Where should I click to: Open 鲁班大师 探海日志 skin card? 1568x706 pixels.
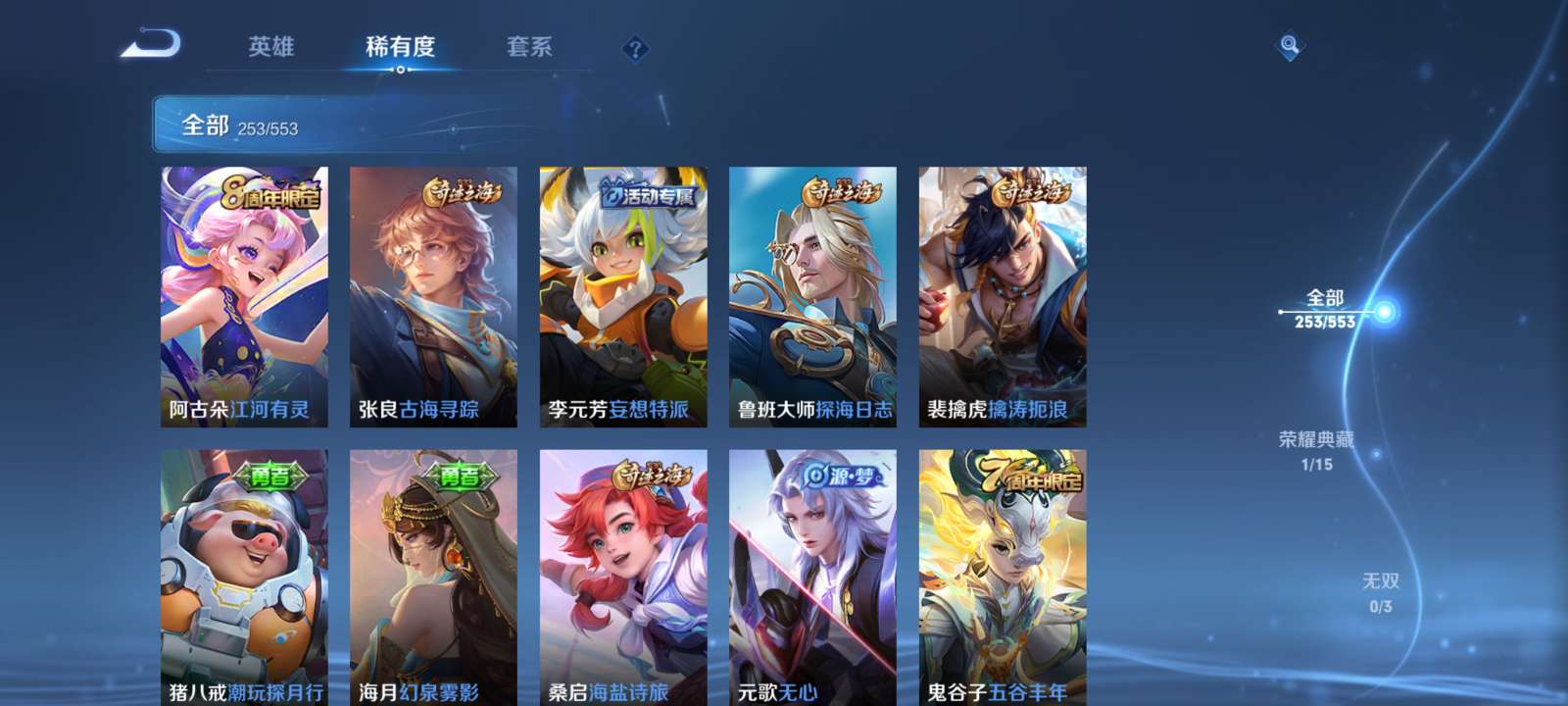[812, 294]
